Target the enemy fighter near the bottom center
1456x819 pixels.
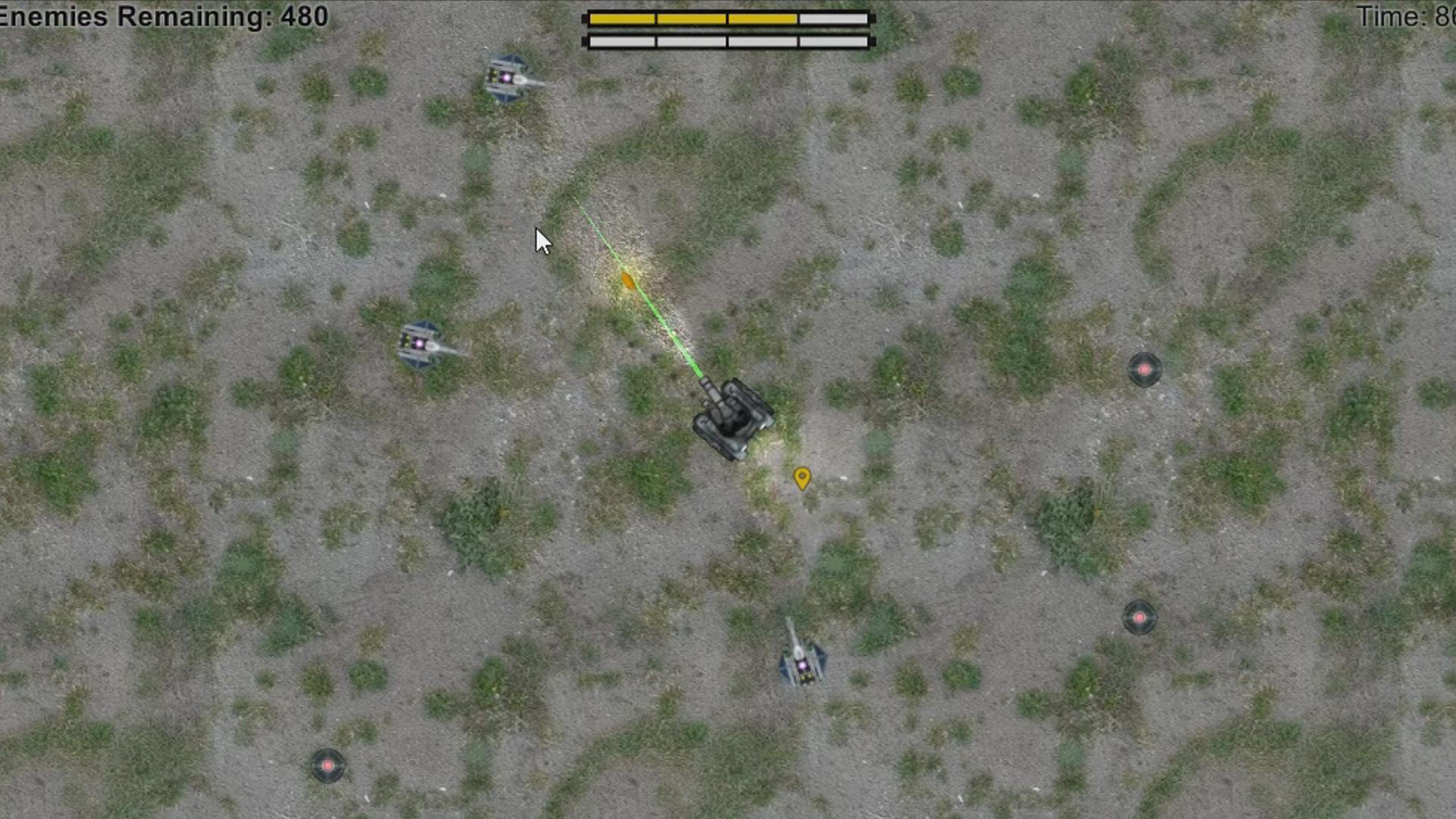(x=804, y=660)
